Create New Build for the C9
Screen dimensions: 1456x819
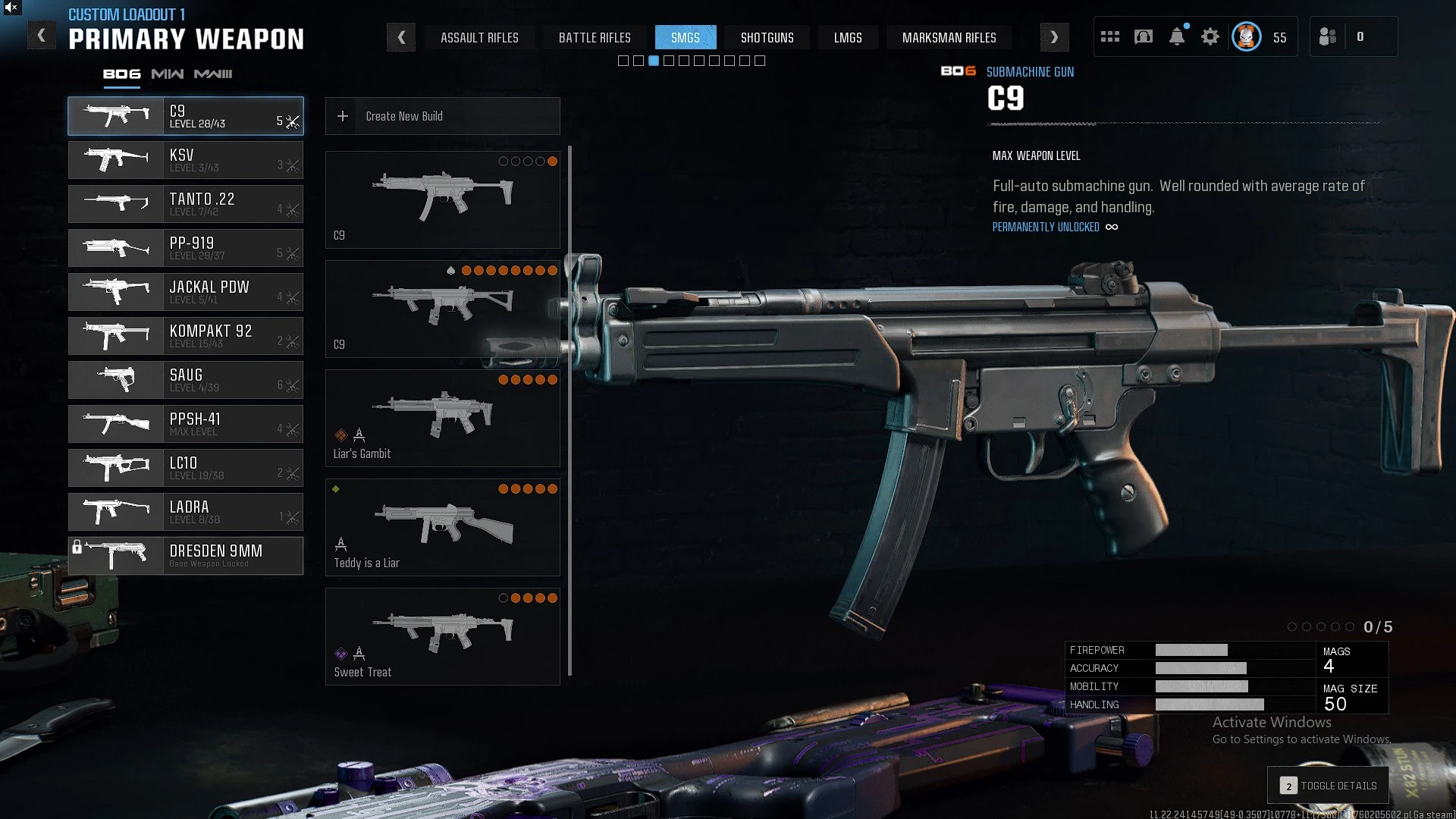click(x=443, y=116)
